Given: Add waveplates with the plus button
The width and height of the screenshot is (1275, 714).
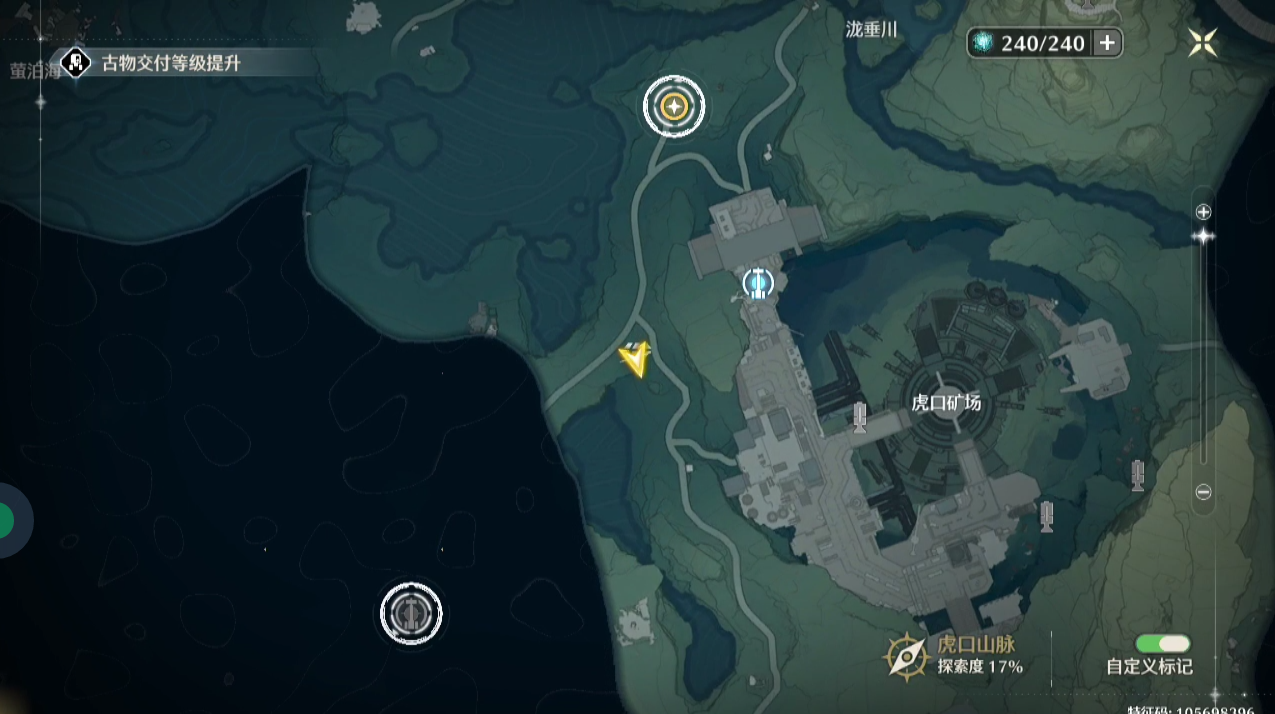Looking at the screenshot, I should pos(1107,42).
